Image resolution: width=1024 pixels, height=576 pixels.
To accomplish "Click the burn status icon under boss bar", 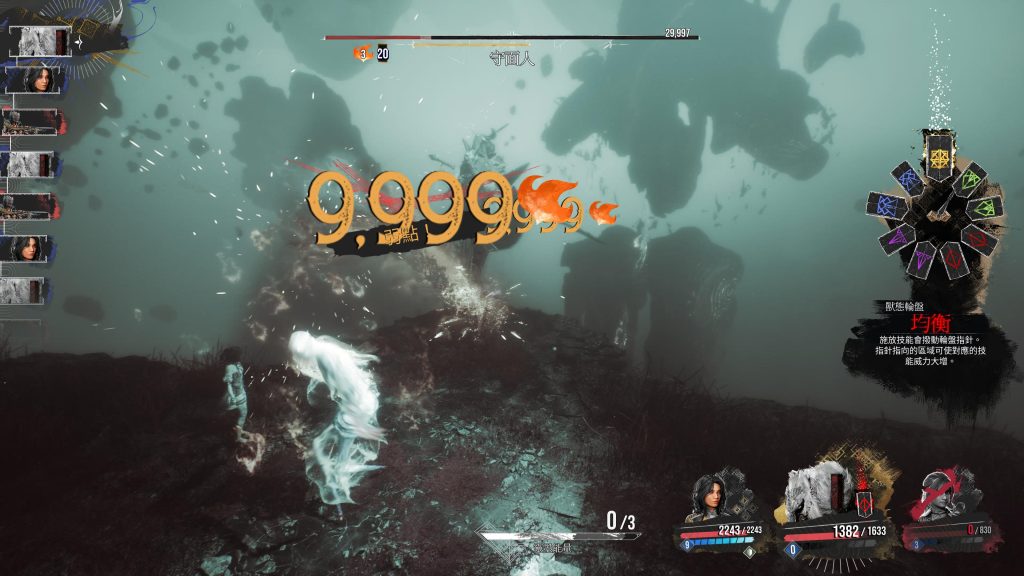I will (361, 54).
